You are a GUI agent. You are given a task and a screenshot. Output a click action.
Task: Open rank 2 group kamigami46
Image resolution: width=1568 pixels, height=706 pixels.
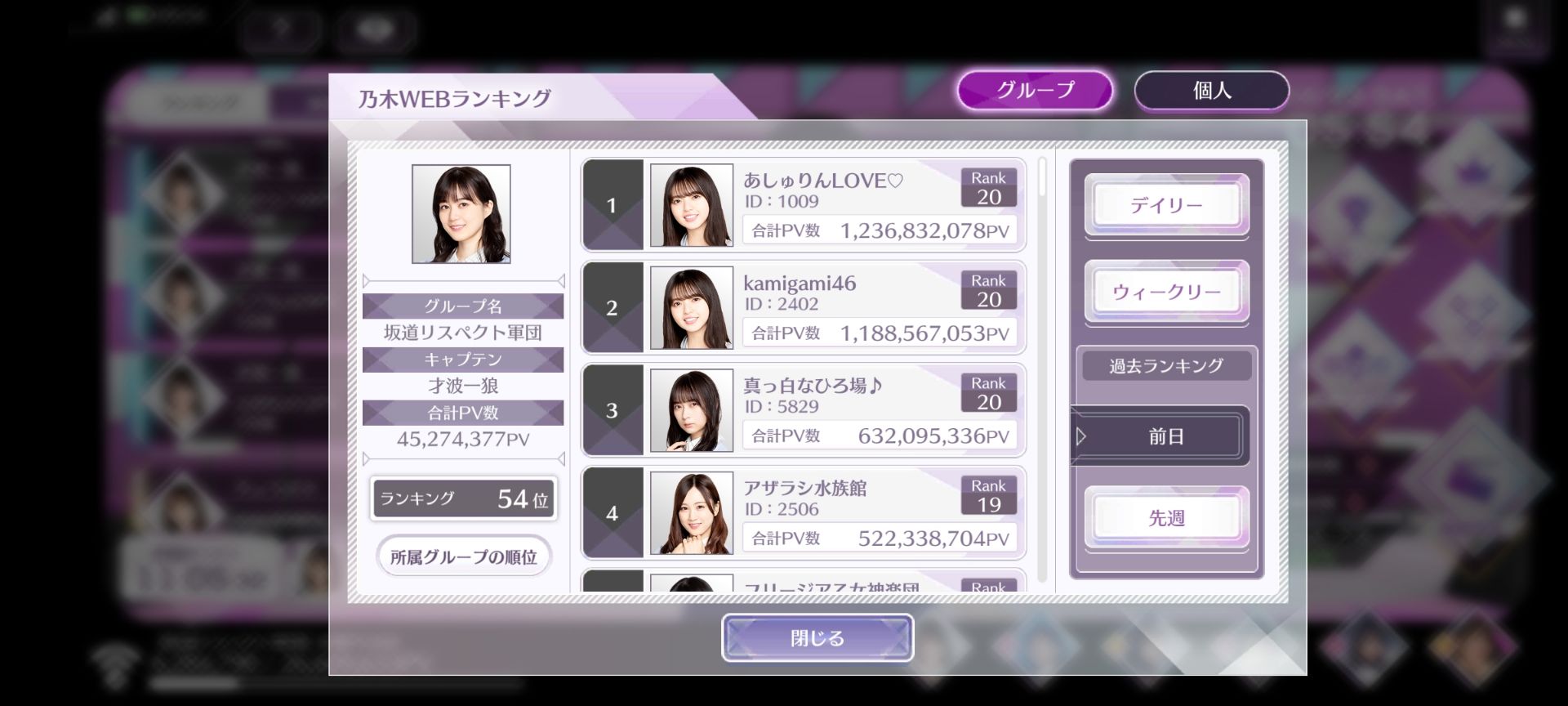coord(803,307)
